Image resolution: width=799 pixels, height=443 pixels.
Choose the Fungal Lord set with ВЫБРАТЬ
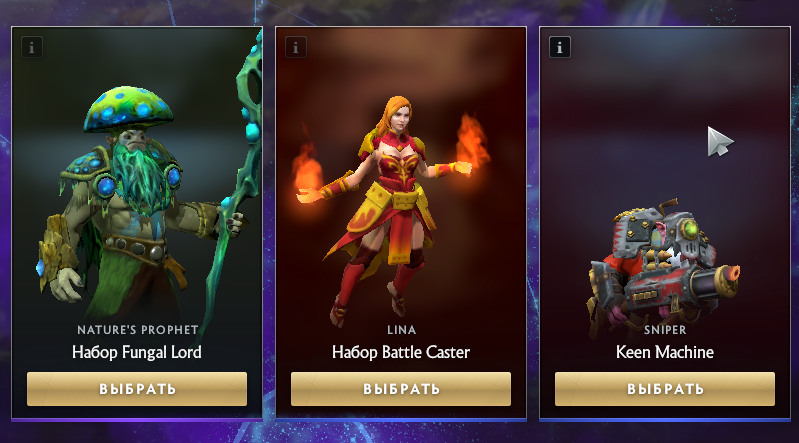(x=137, y=389)
